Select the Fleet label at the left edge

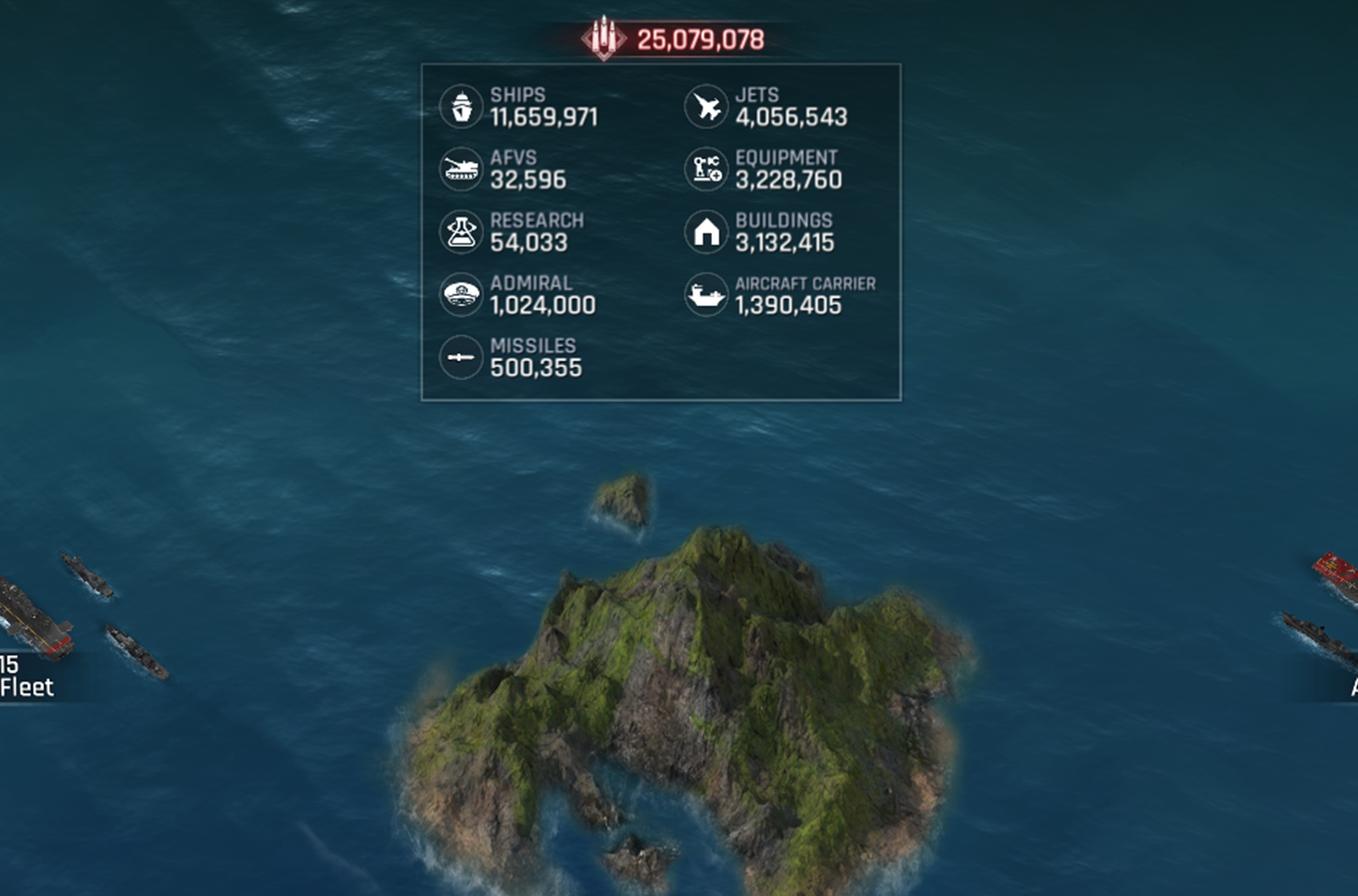click(x=27, y=686)
